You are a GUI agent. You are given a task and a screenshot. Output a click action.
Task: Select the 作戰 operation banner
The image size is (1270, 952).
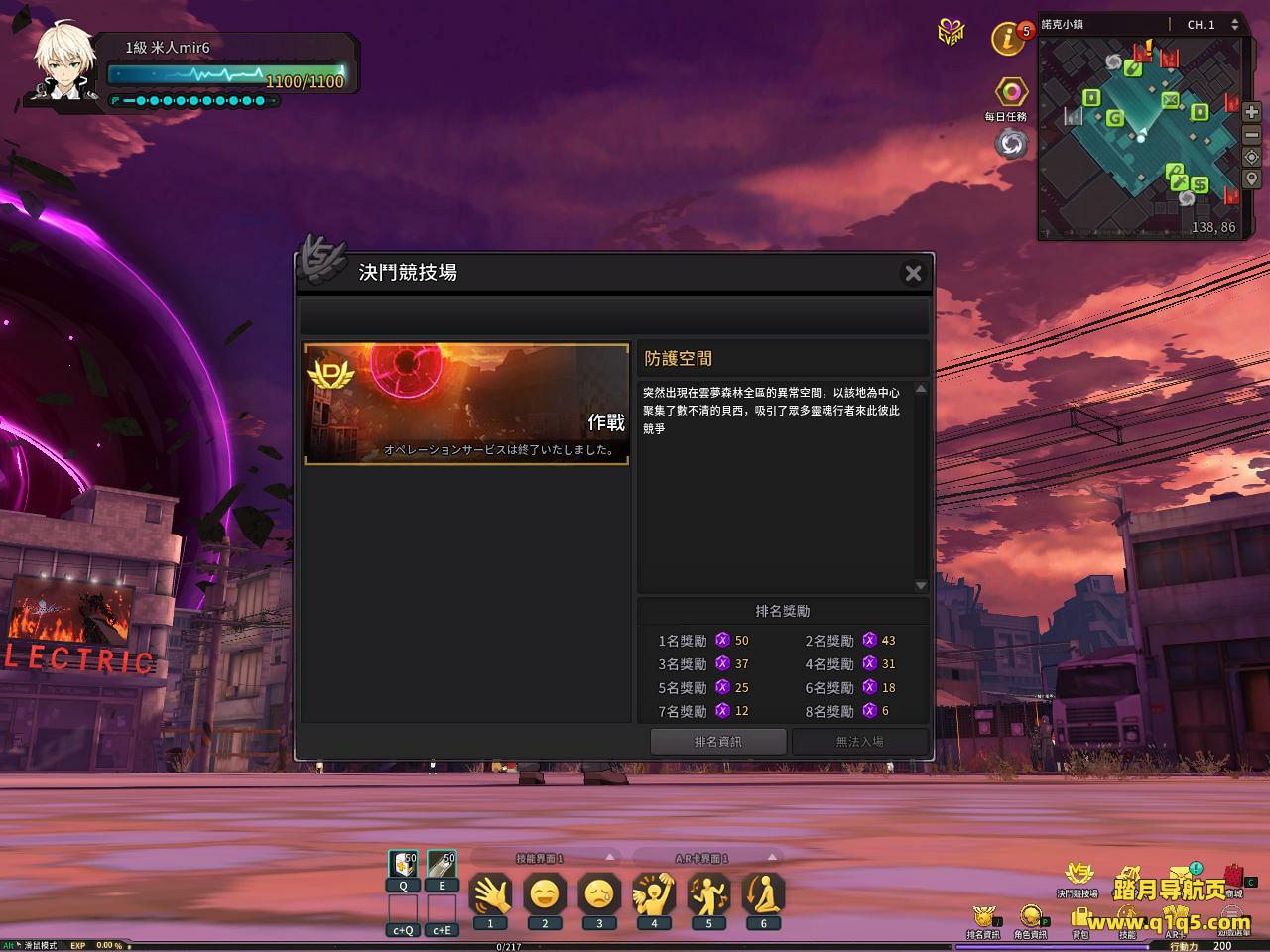tap(466, 404)
